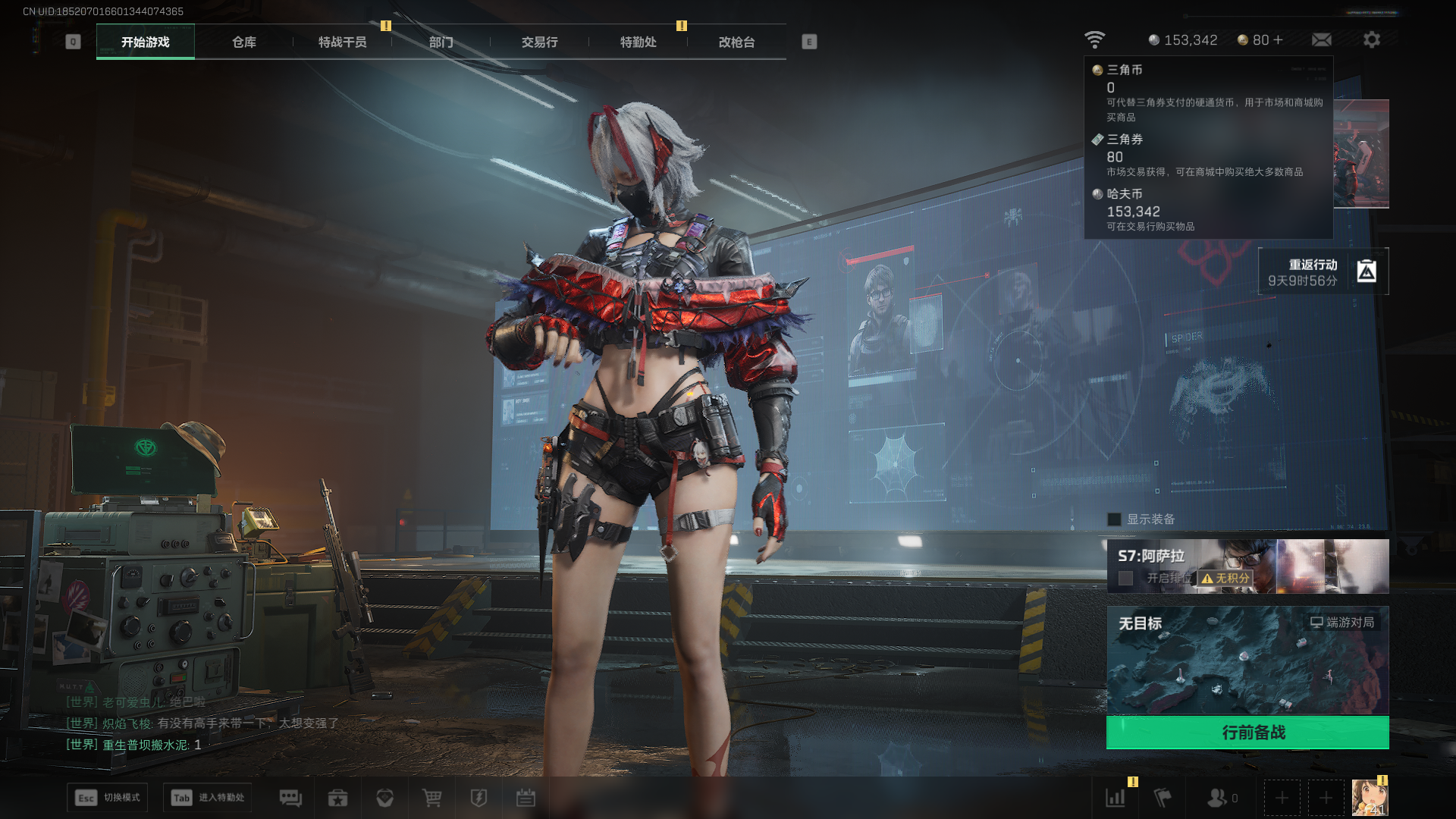
Task: Open the 特勤处 tab
Action: [x=638, y=42]
